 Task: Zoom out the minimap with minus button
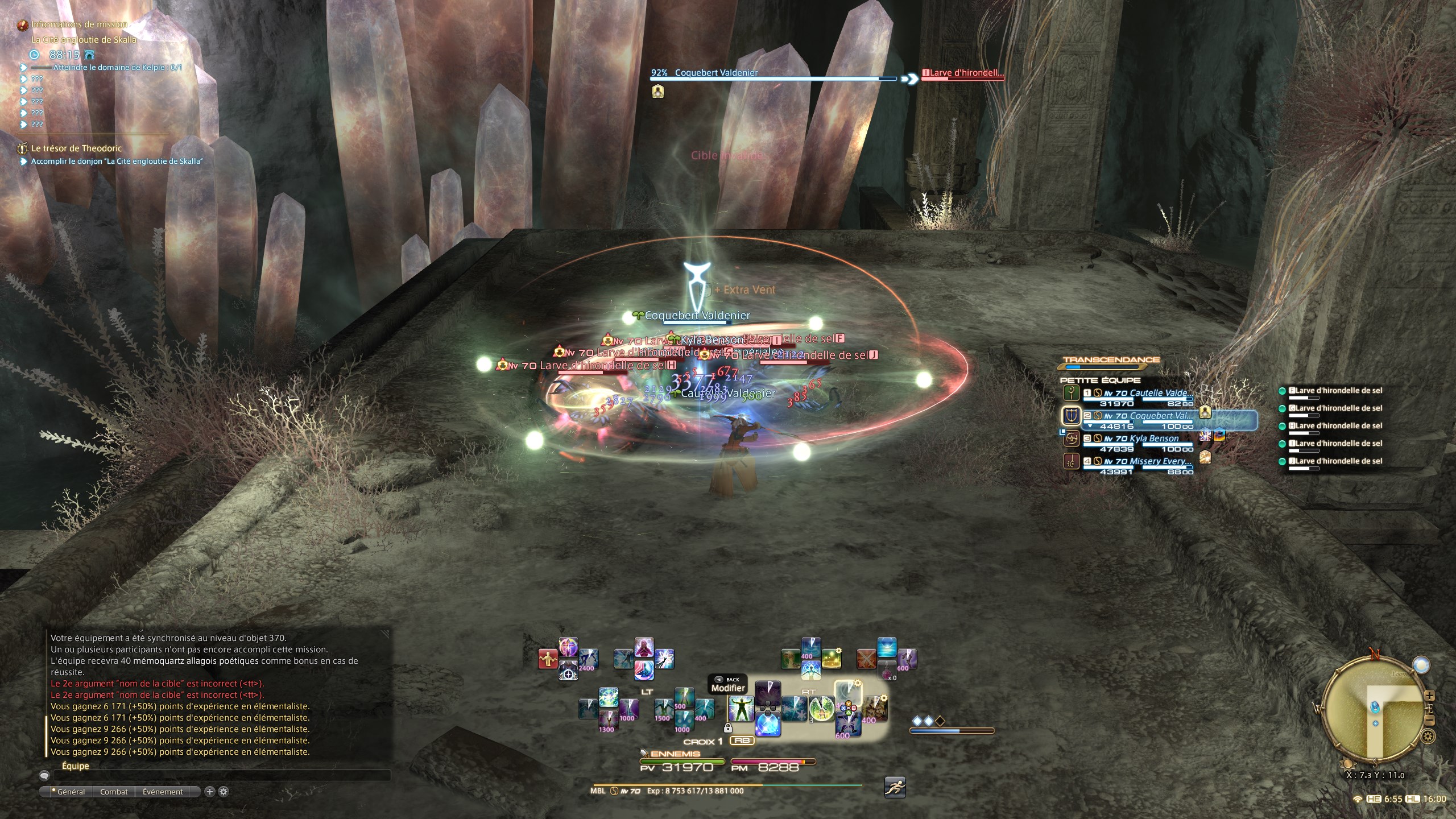(x=1430, y=721)
